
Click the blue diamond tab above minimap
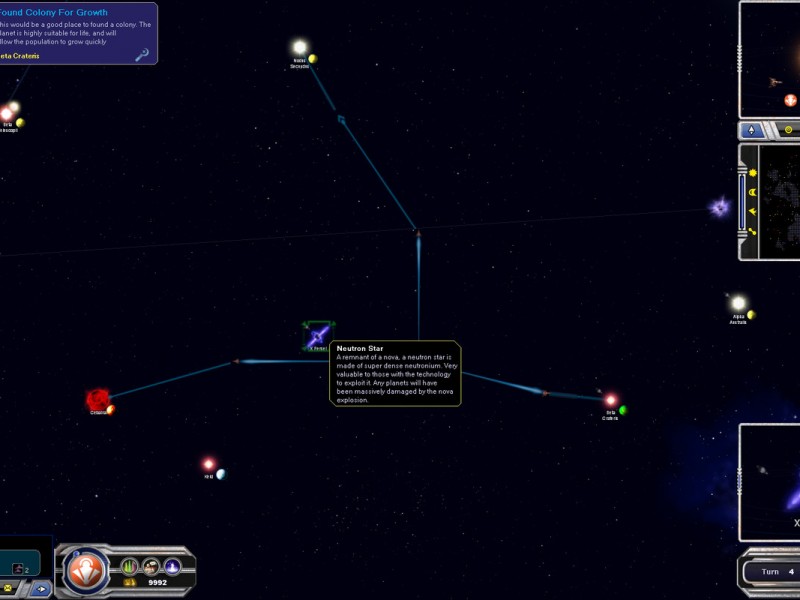(752, 130)
